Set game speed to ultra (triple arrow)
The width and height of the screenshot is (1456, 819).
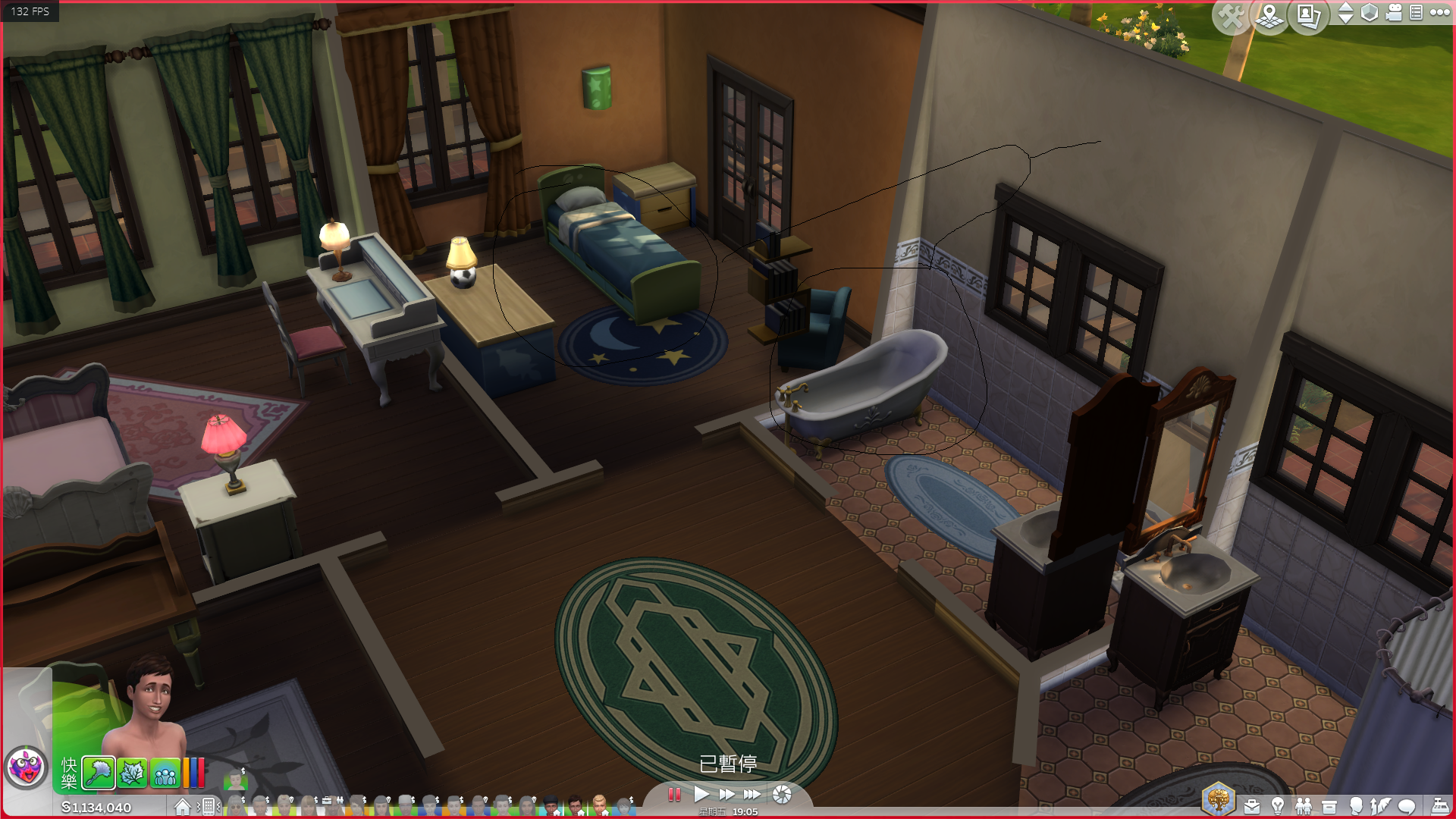point(752,795)
